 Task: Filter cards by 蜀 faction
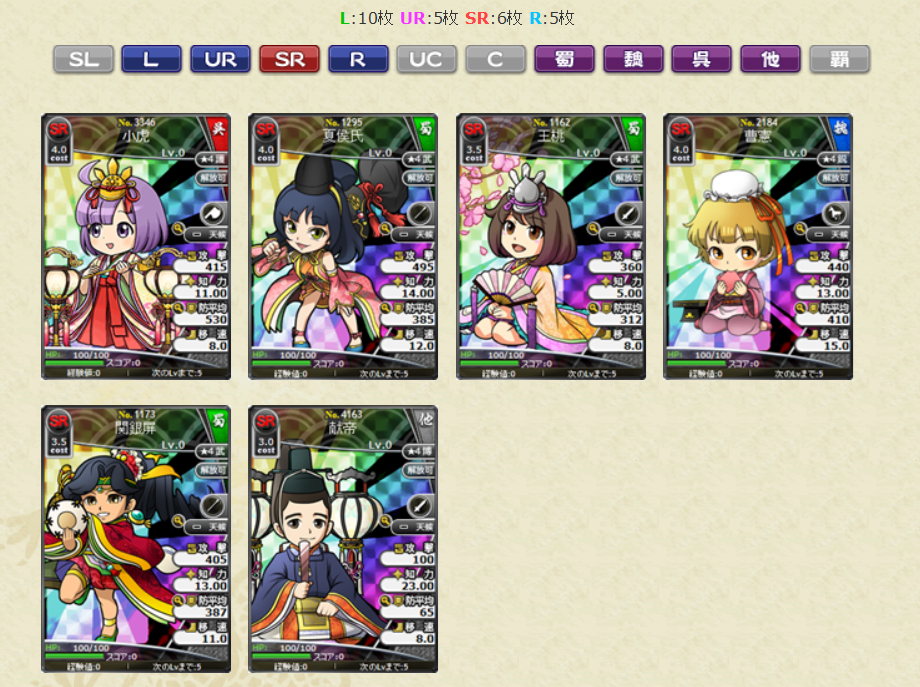[x=564, y=59]
